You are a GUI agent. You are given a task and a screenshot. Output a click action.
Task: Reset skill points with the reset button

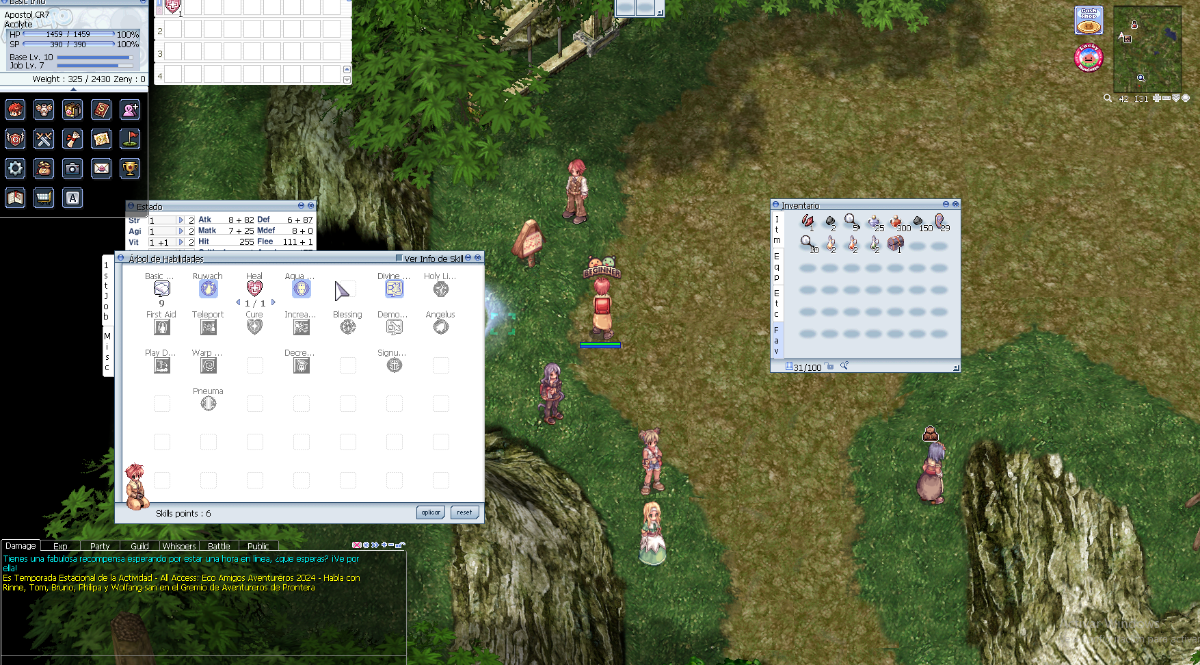(x=464, y=512)
